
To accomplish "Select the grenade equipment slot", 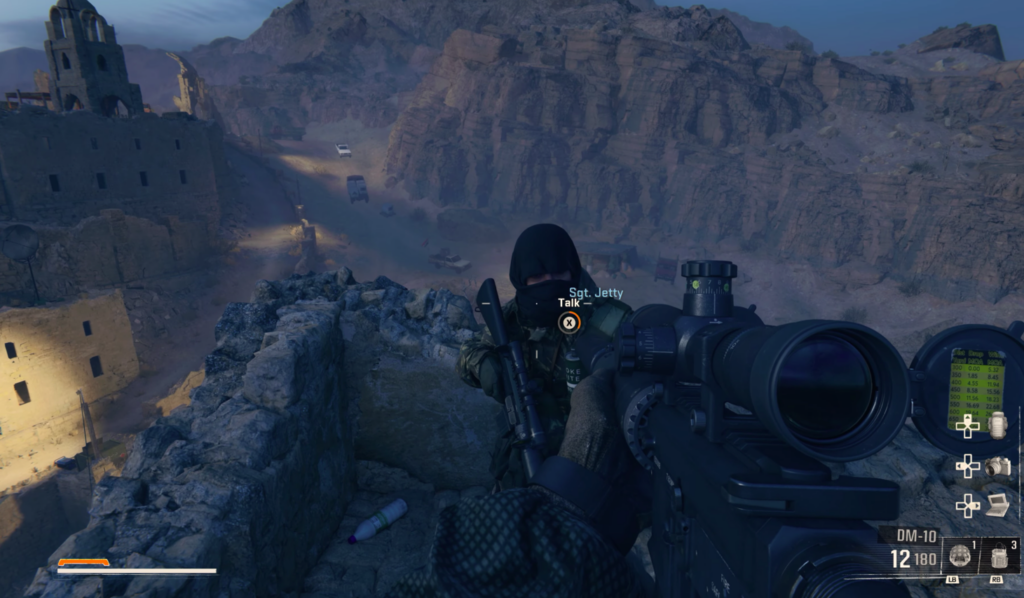I will pos(958,556).
